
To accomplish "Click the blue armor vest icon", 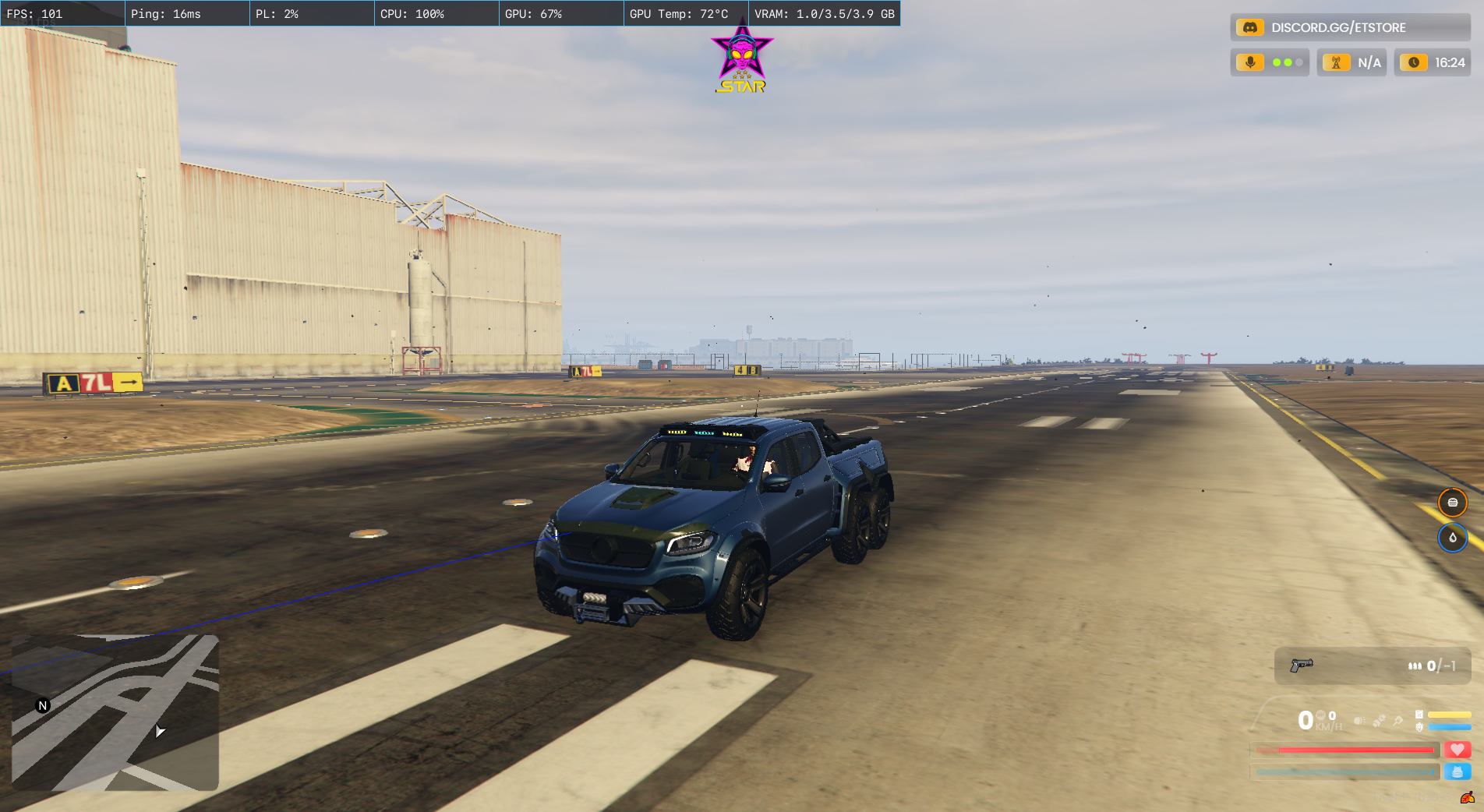I will [x=1457, y=771].
